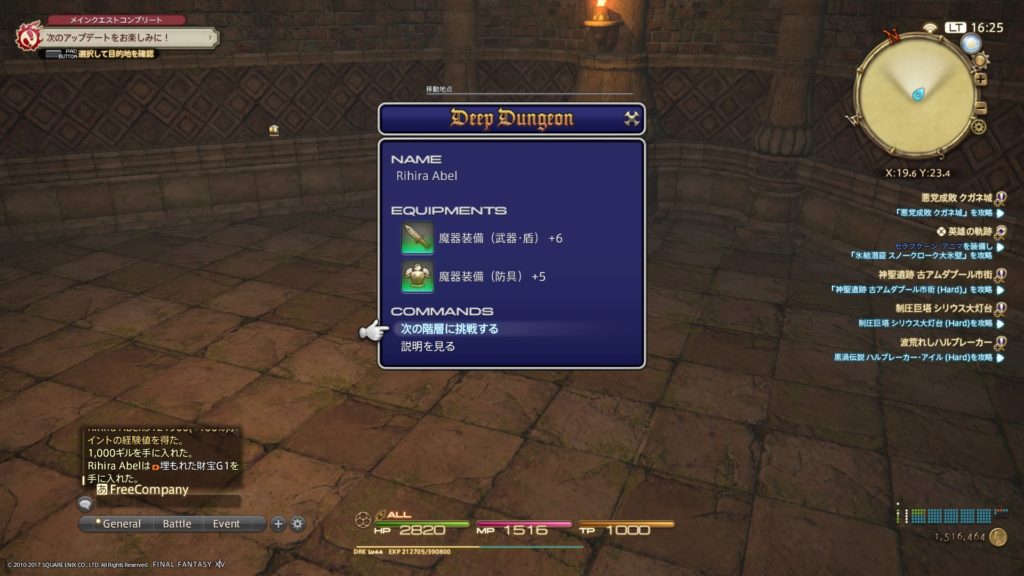Open chat log settings gear
1024x576 pixels.
[297, 524]
